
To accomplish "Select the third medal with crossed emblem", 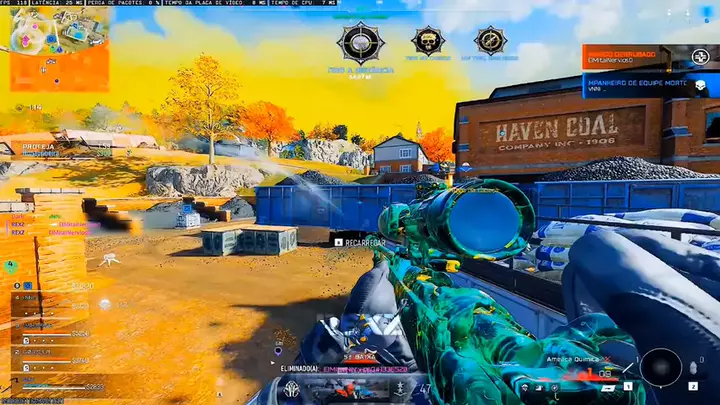I will pos(490,41).
